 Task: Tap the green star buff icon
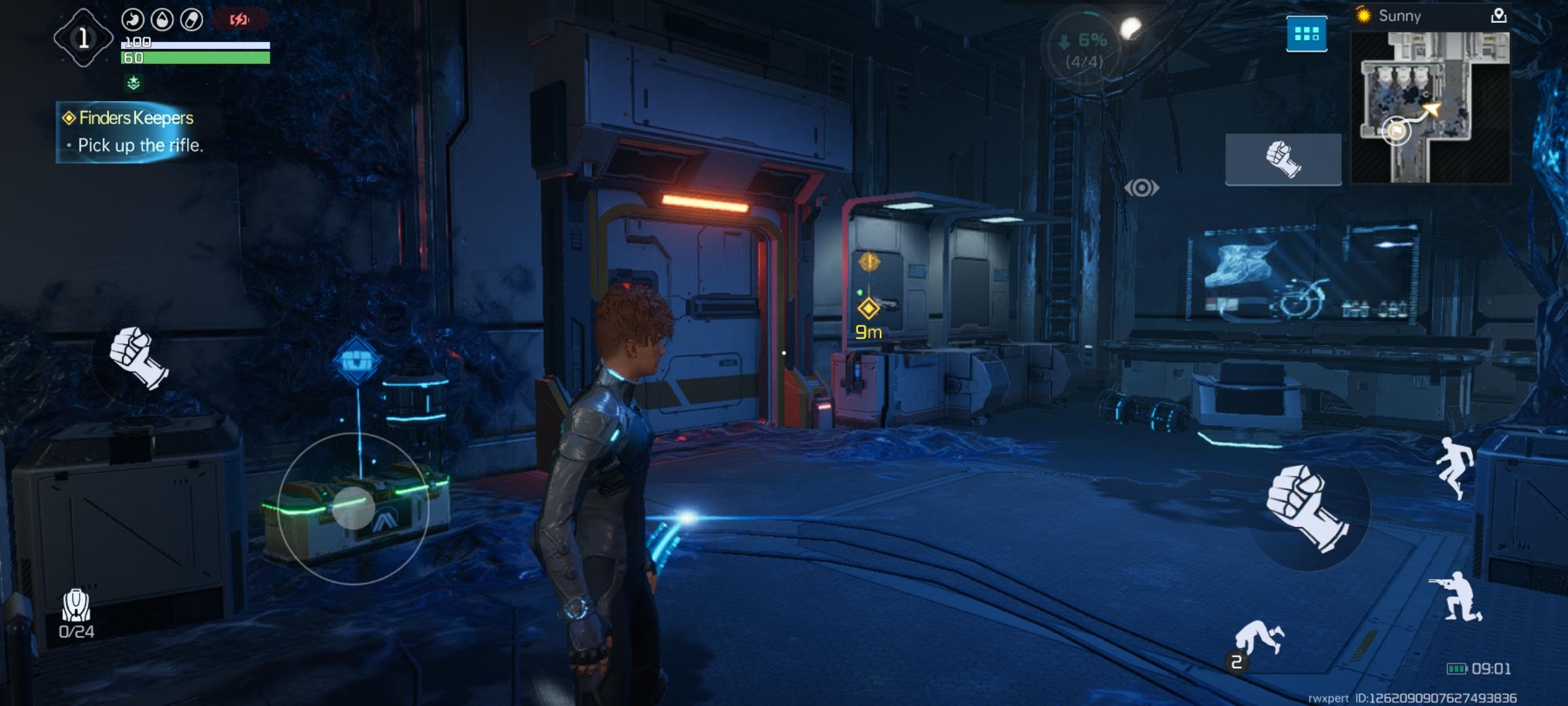tap(134, 83)
